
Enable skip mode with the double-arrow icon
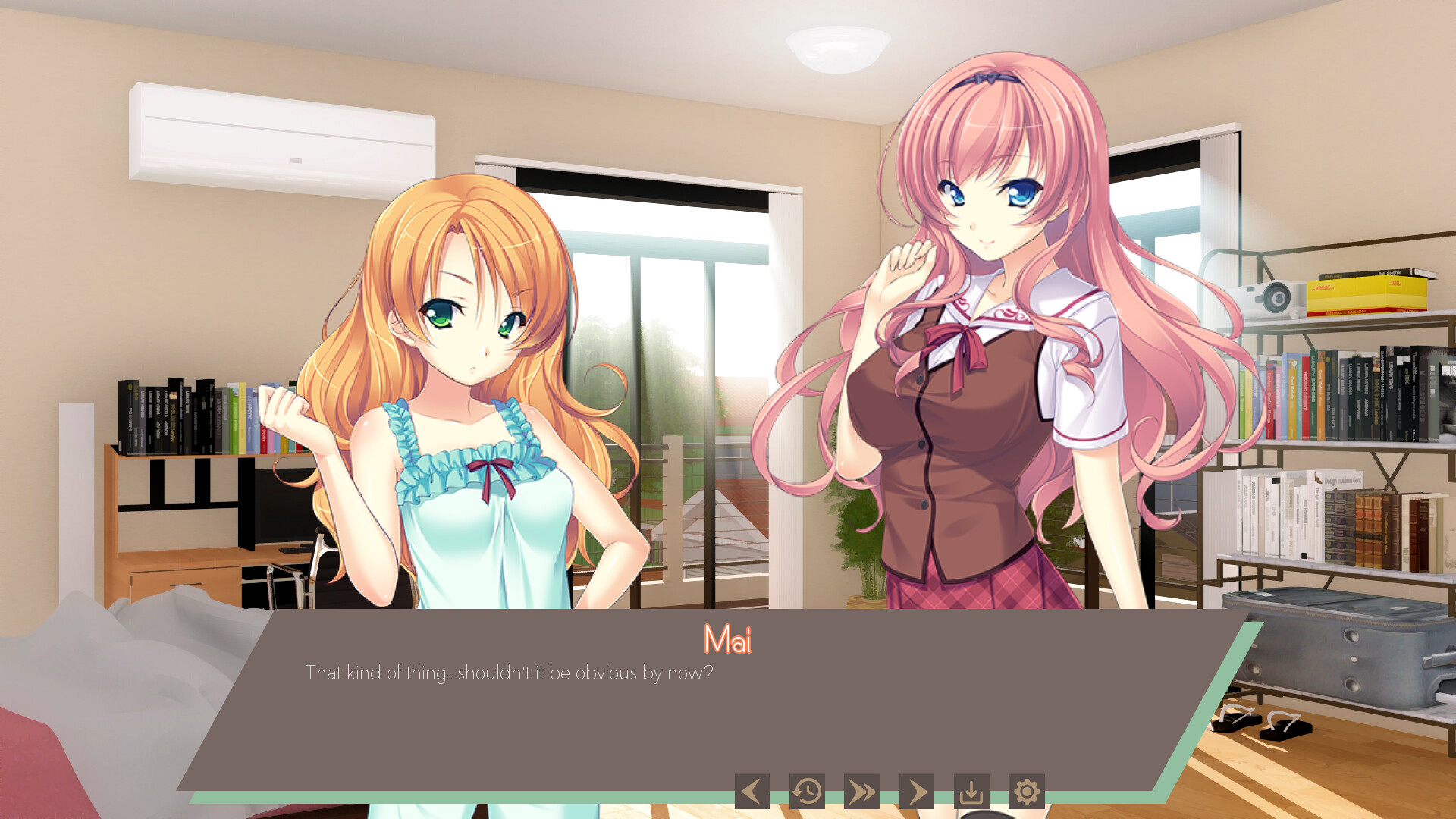[862, 790]
